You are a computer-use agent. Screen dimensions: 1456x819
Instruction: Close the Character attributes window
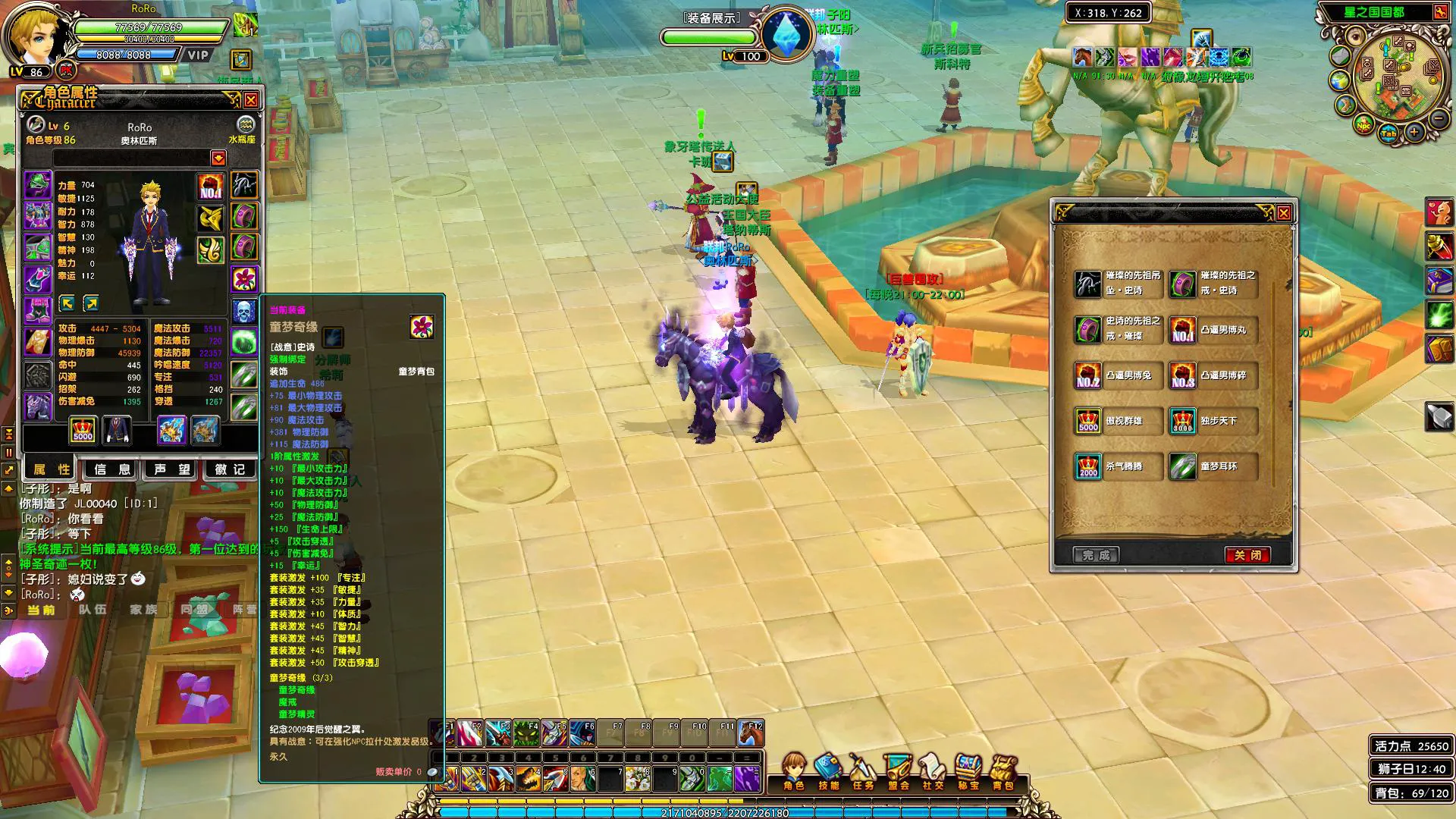click(251, 99)
